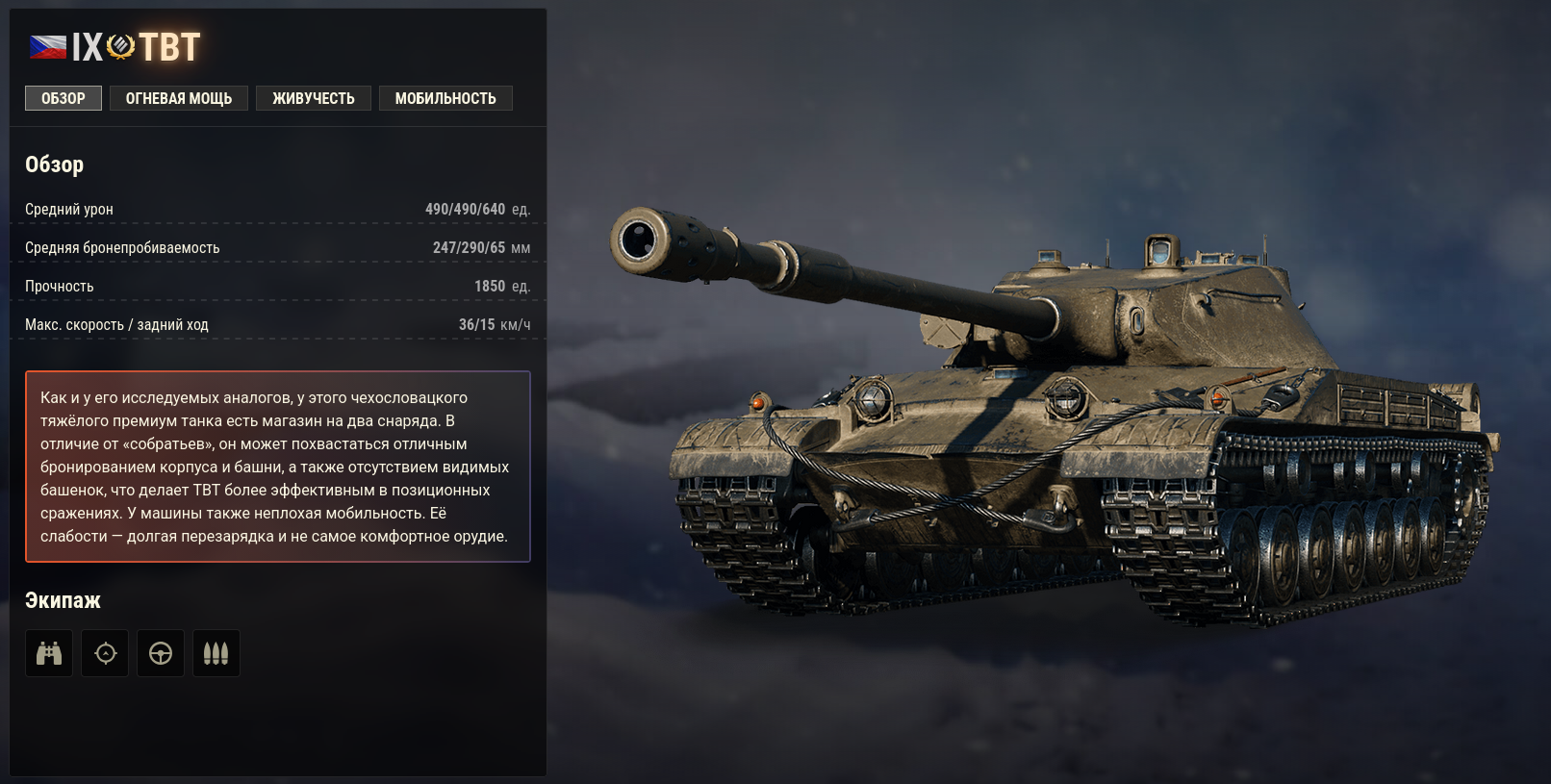Switch to the ОГНЕВАЯ МОЩЬ tab

click(179, 97)
